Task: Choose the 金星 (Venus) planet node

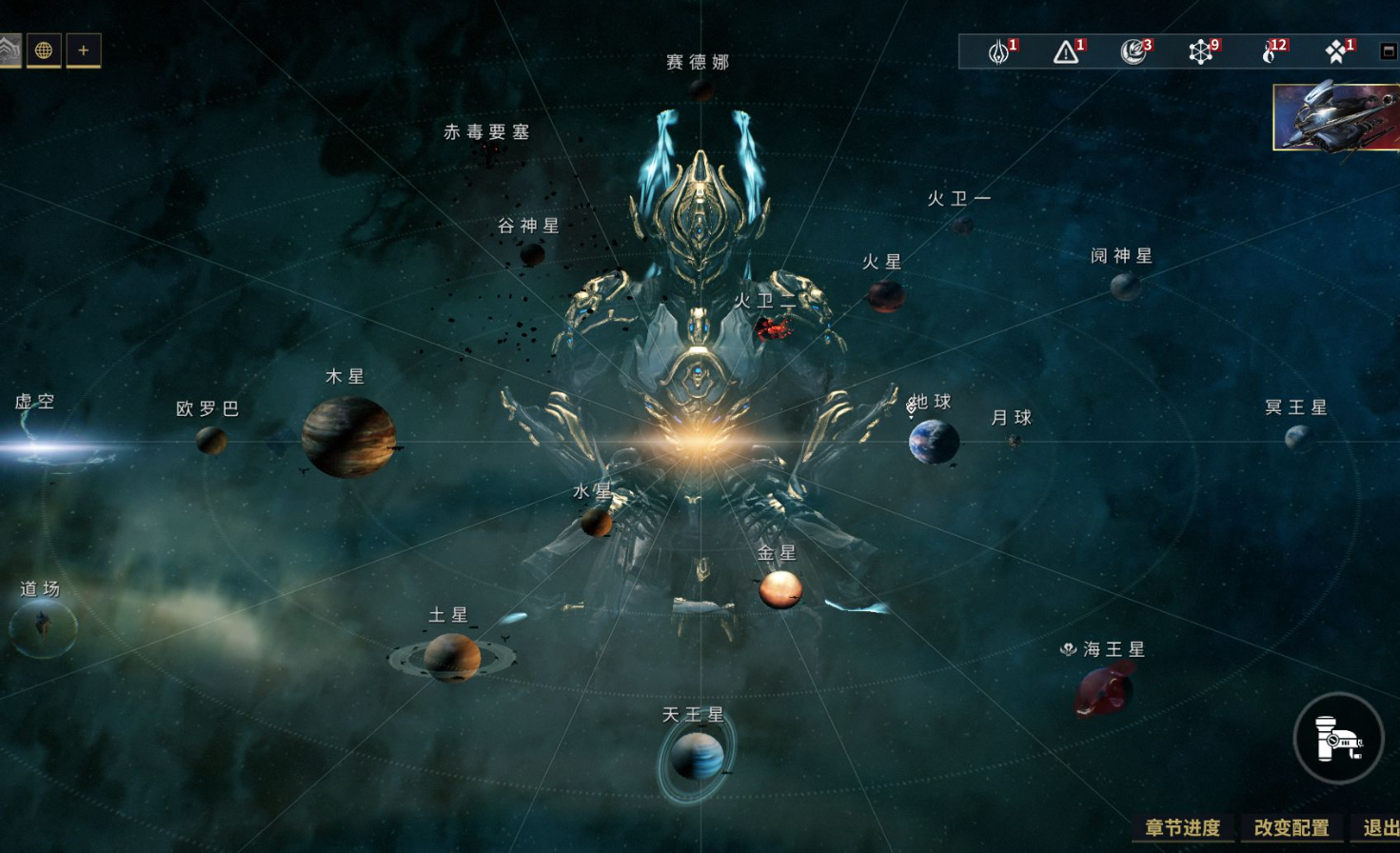Action: pos(779,589)
